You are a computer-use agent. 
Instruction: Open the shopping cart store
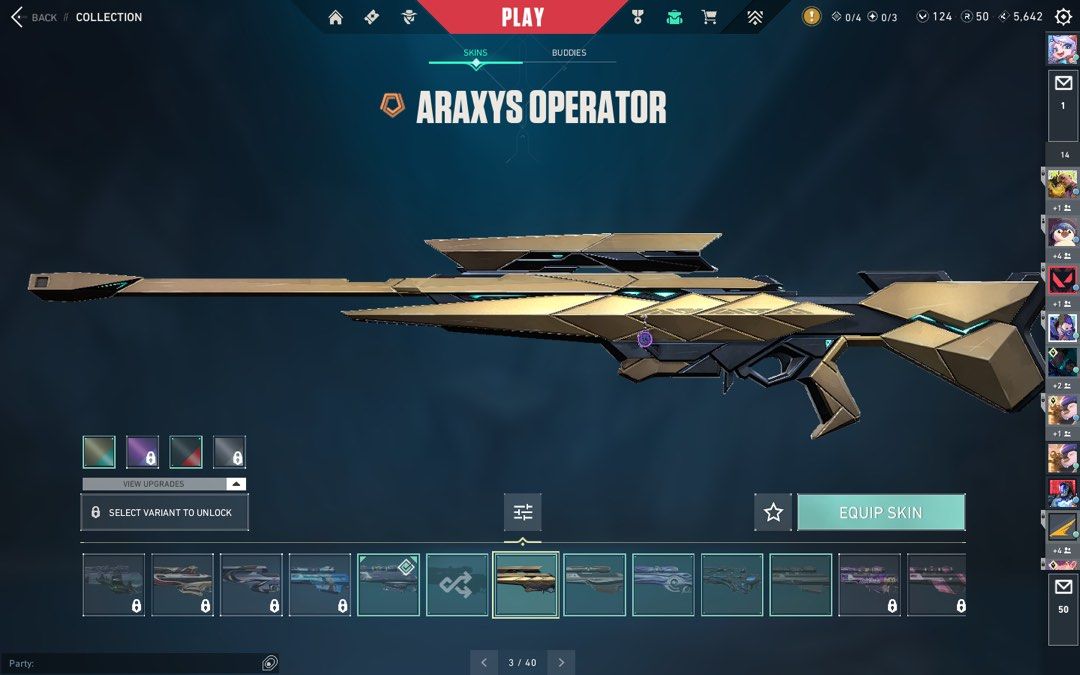(709, 17)
